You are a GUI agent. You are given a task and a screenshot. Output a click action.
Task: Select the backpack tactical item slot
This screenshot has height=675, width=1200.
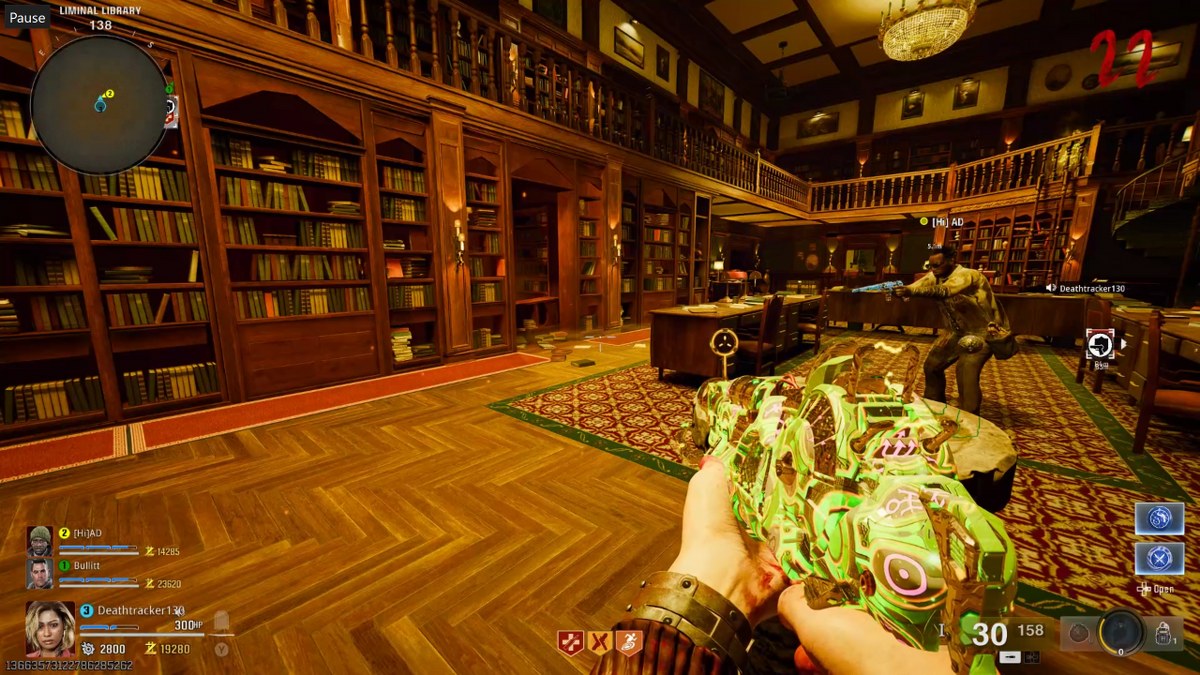1164,633
